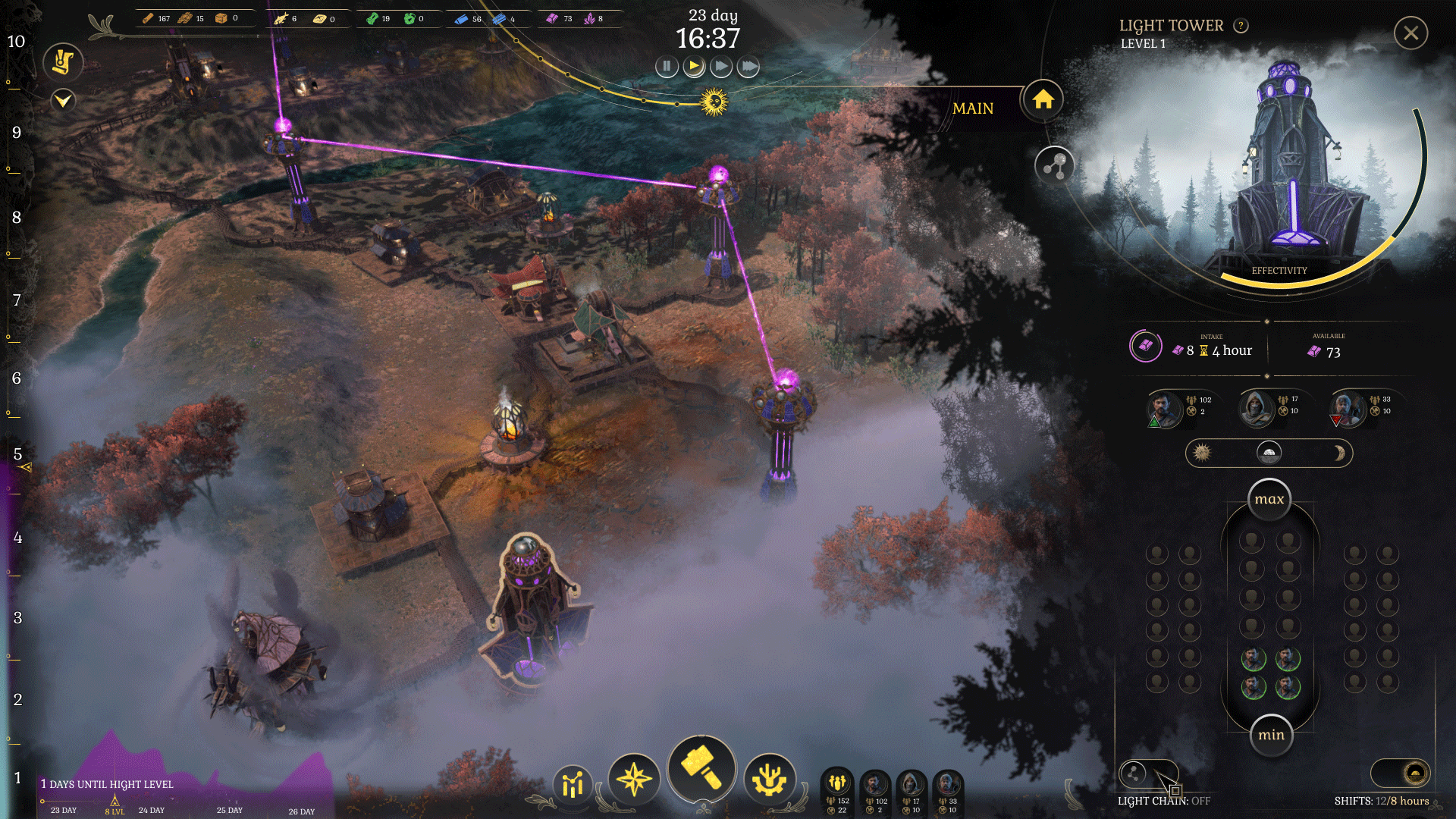Select the hooded worker group portrait in tower panel
This screenshot has width=1456, height=819.
pos(1257,408)
